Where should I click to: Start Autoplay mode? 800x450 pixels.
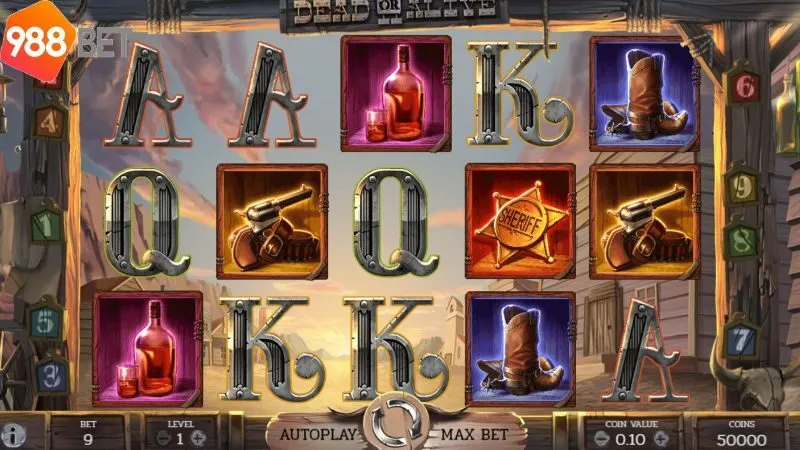click(316, 434)
